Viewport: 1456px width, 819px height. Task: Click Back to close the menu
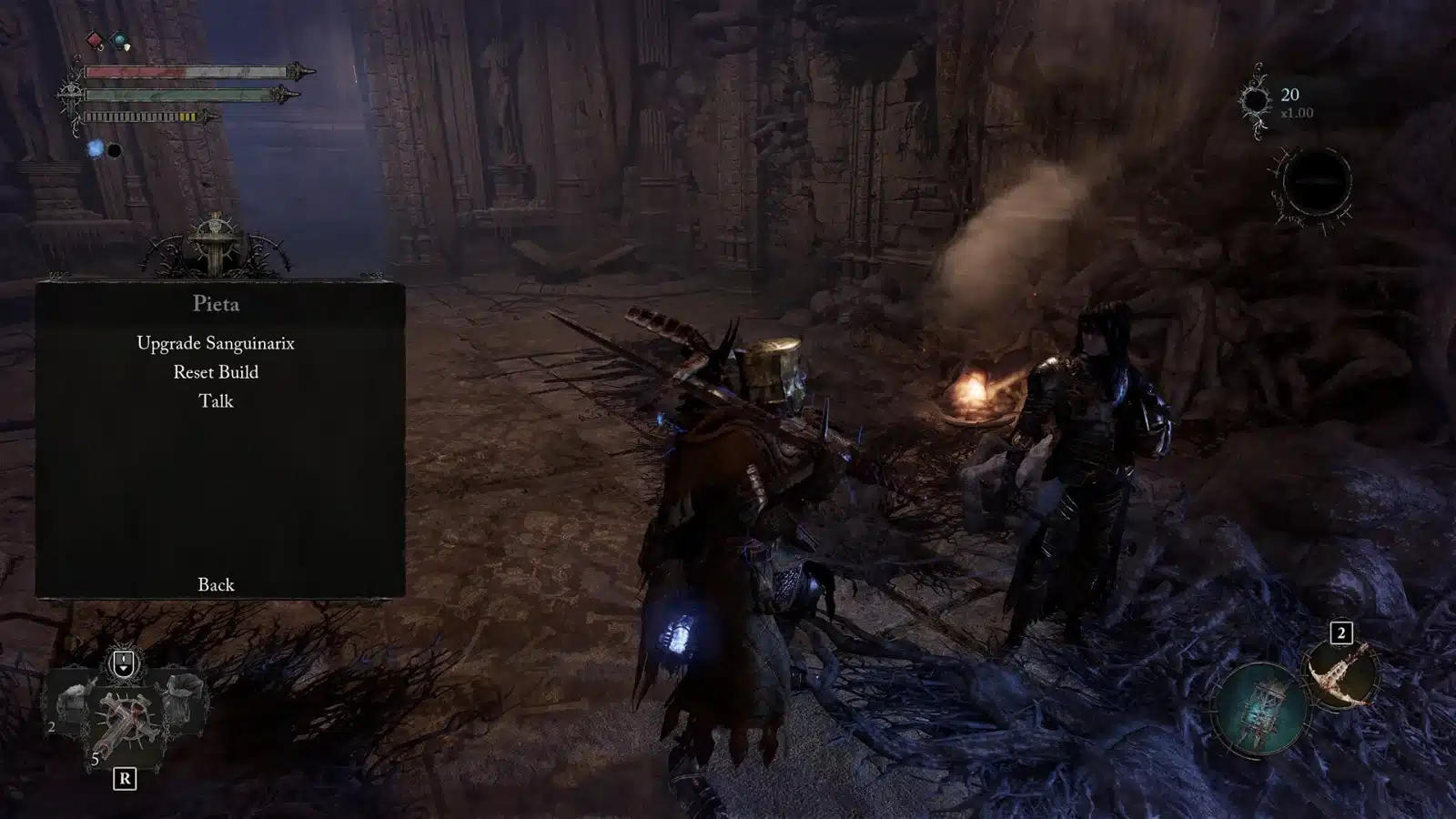pyautogui.click(x=216, y=585)
